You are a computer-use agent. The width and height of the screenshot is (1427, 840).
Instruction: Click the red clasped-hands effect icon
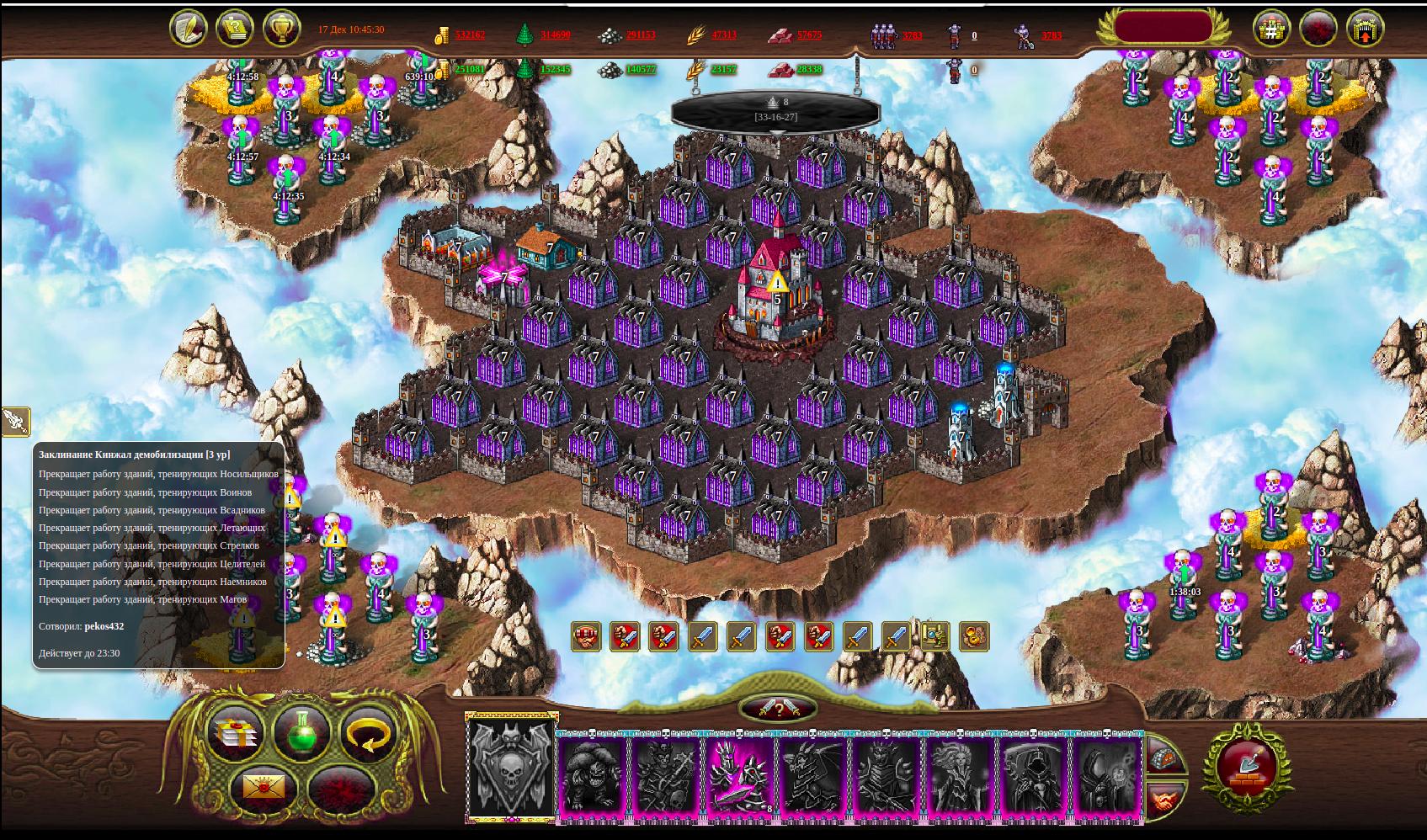click(586, 636)
